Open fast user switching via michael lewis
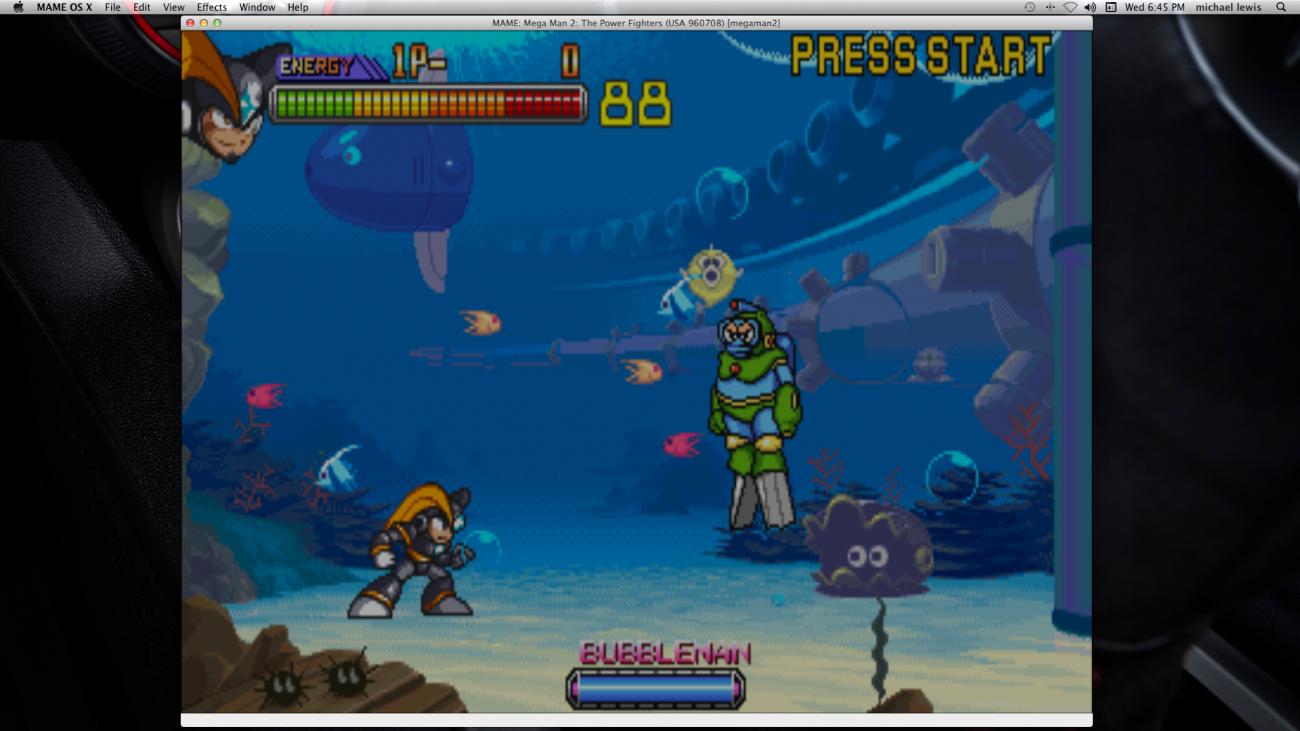1300x731 pixels. (x=1228, y=7)
